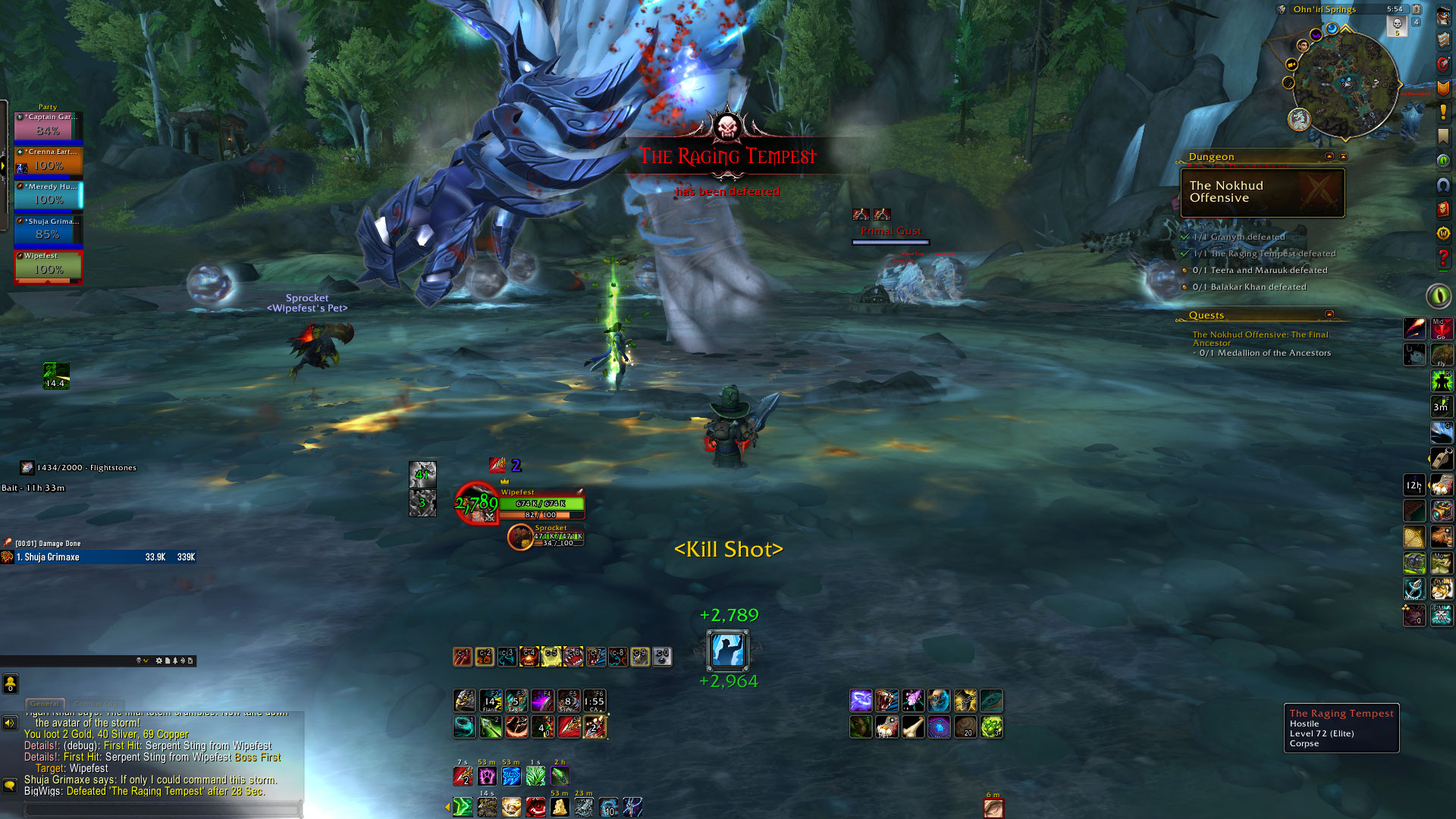This screenshot has width=1456, height=819.
Task: Use the F1 eagle ability slot
Action: click(464, 700)
